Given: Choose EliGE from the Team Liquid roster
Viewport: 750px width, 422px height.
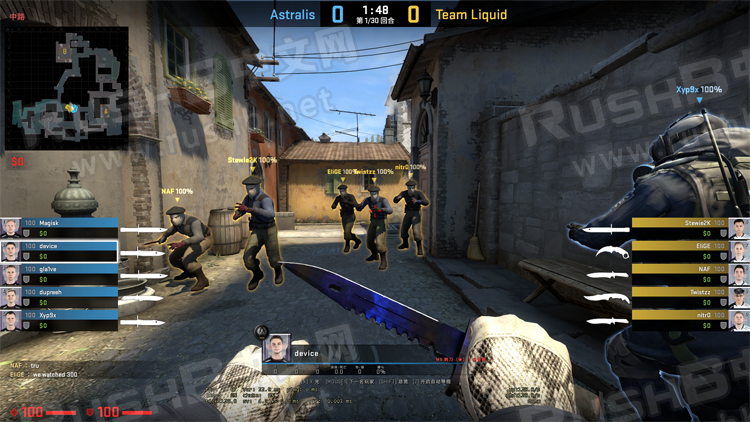Looking at the screenshot, I should point(690,250).
